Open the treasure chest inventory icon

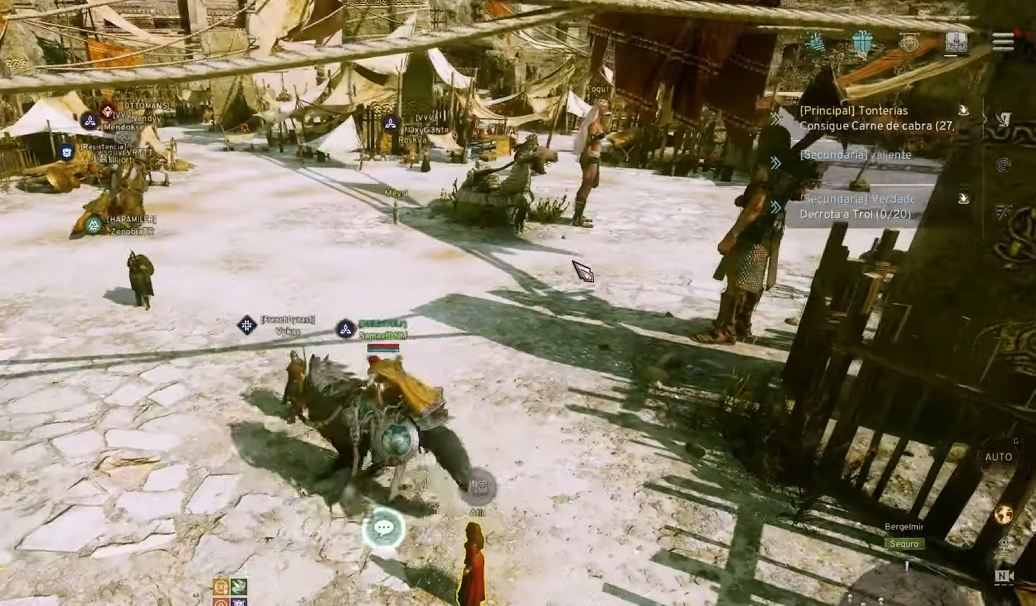[956, 43]
